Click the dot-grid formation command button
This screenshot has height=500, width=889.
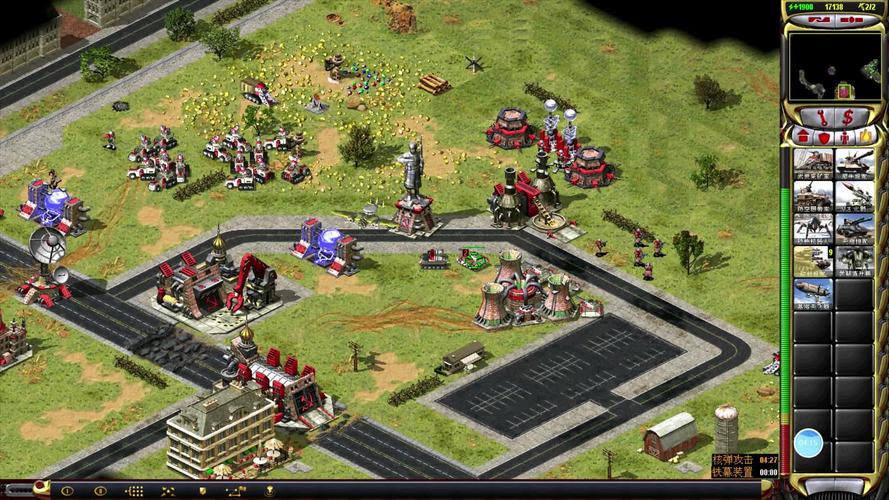click(x=135, y=491)
